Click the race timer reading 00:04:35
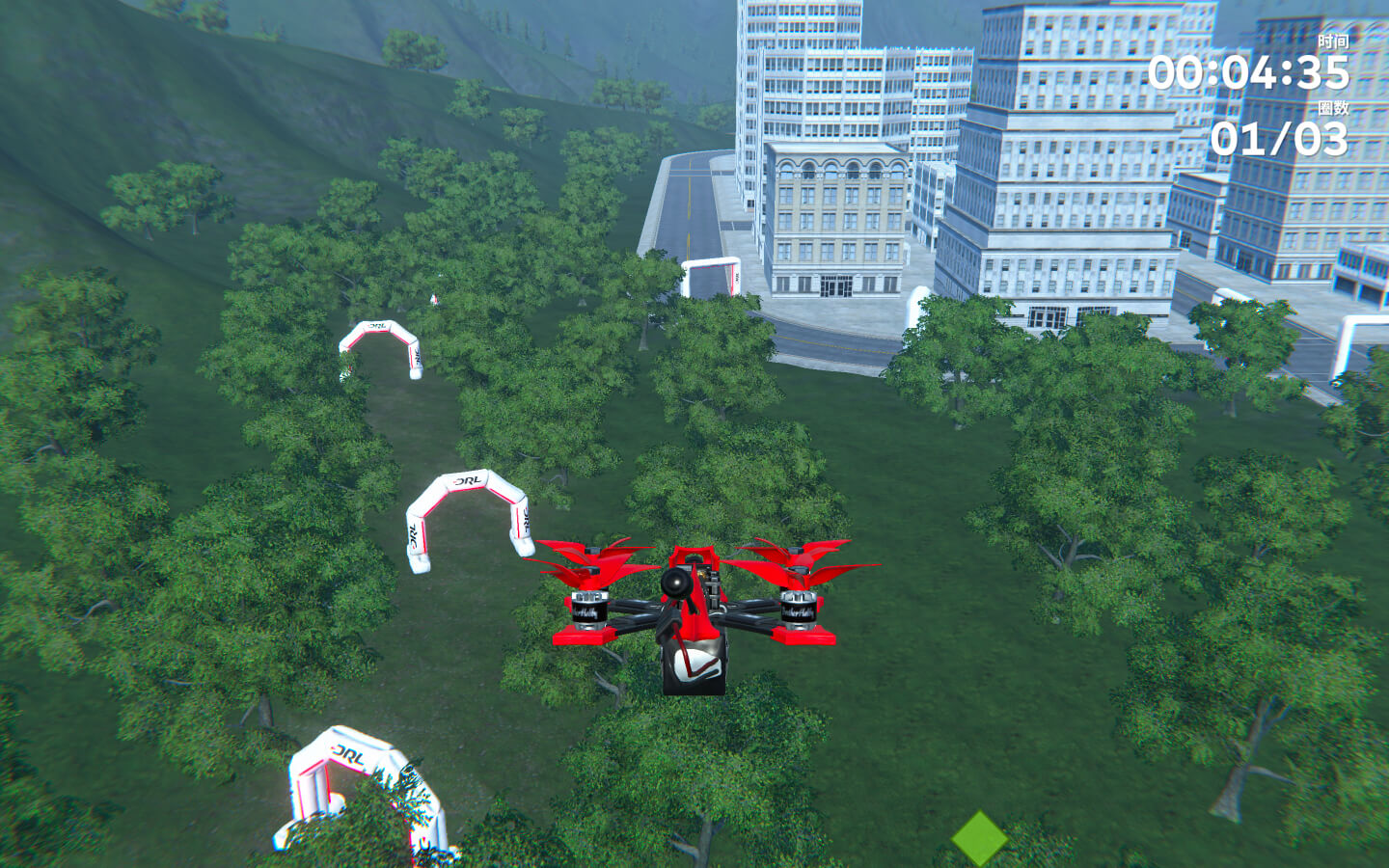 [1250, 71]
